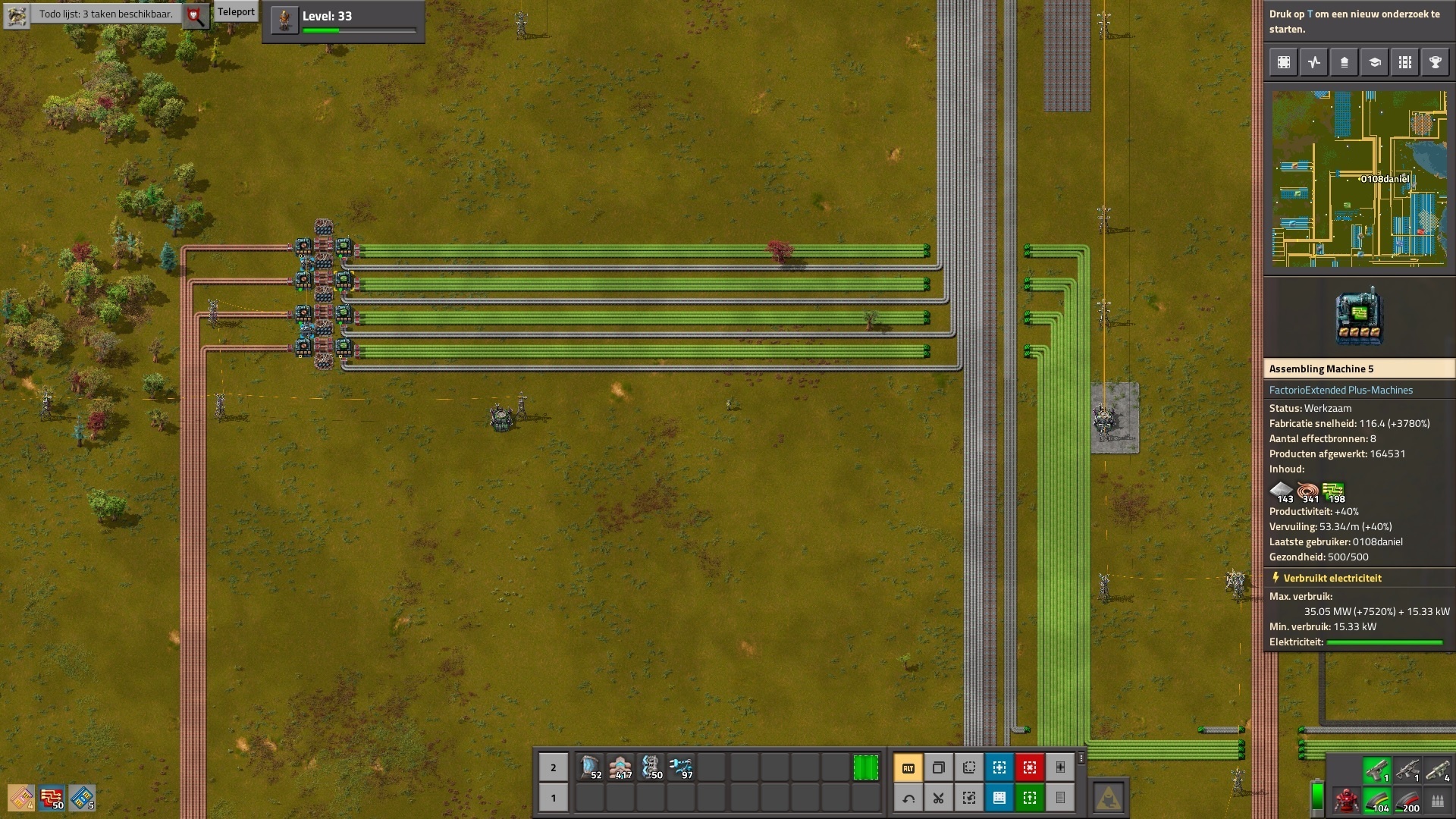Open the train overview icon

pos(1404,63)
